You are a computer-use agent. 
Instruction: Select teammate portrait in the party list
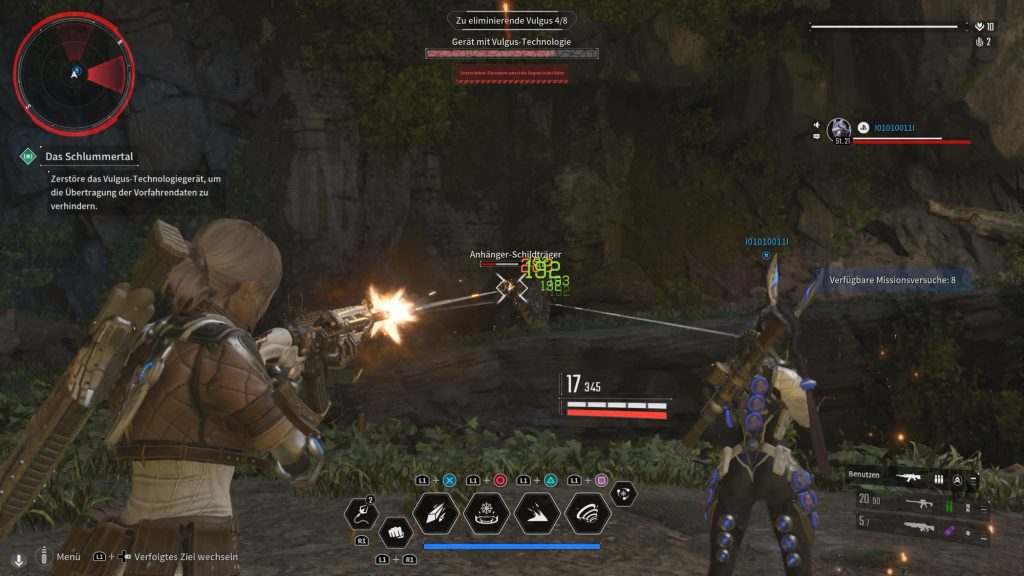coord(839,128)
